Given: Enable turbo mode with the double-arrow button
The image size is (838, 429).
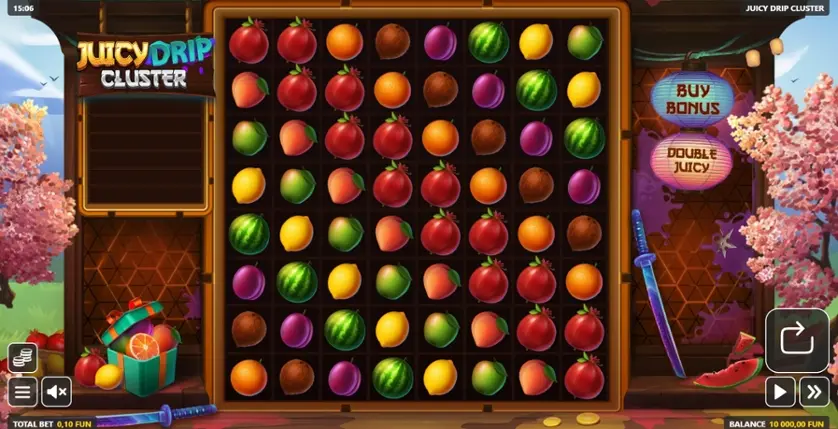Looking at the screenshot, I should click(815, 392).
